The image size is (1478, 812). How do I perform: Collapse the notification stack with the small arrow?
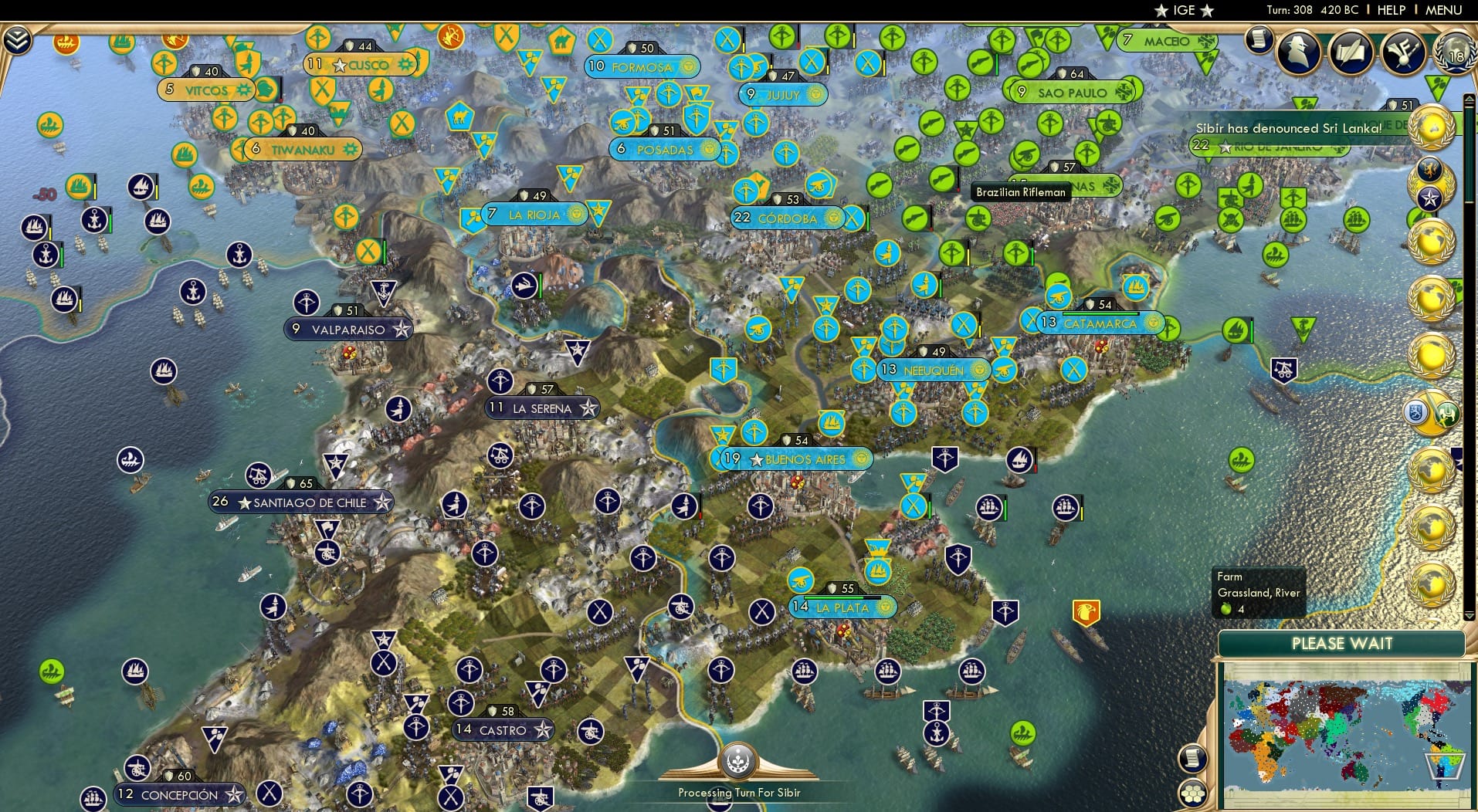click(x=1469, y=98)
